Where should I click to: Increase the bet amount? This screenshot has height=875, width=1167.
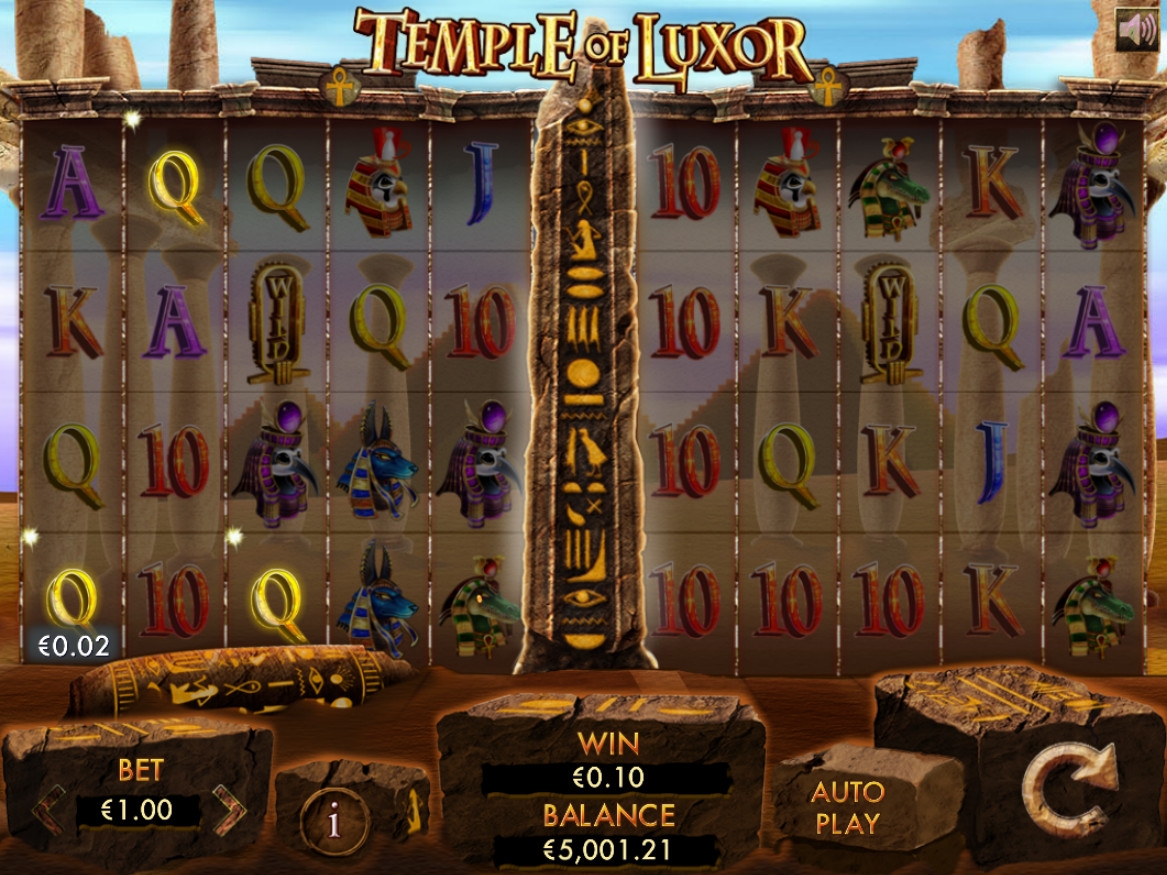[229, 809]
